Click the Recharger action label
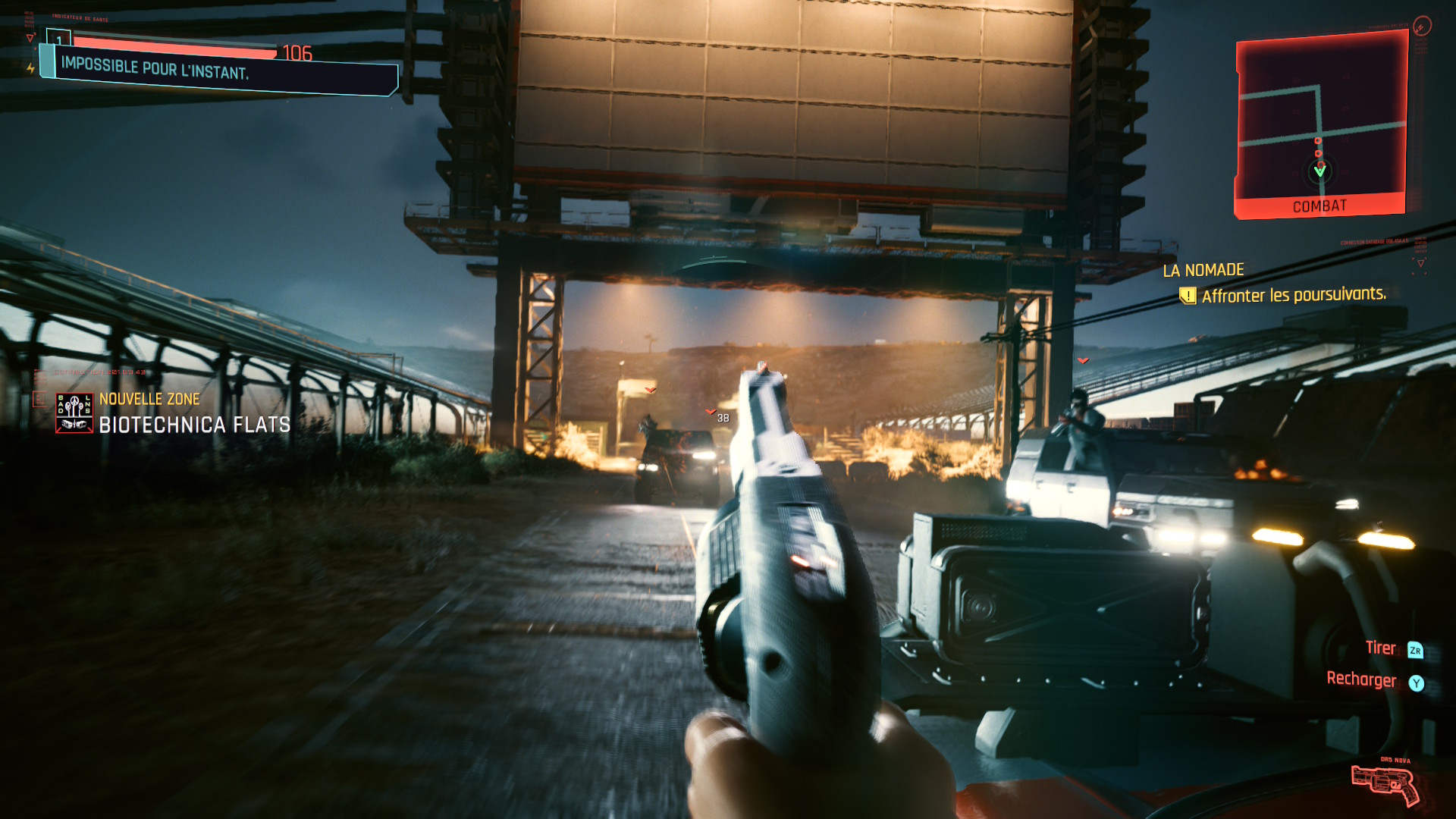Viewport: 1456px width, 819px height. pyautogui.click(x=1363, y=680)
